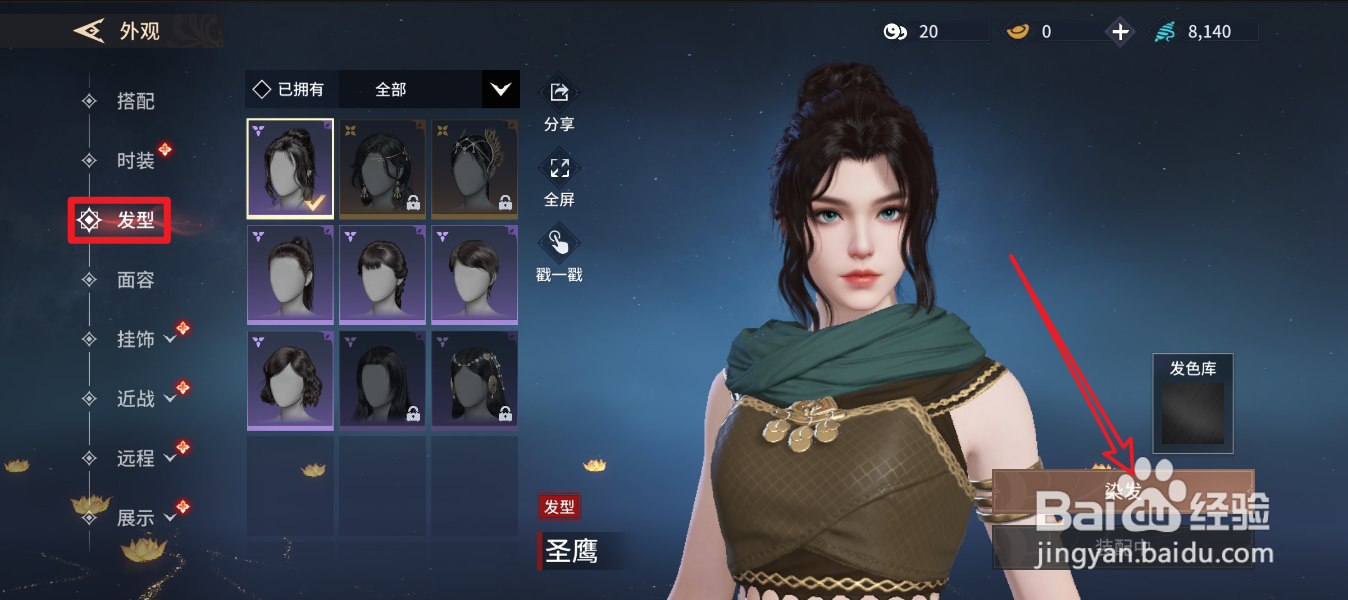Select the equipped hairstyle with checkmark
This screenshot has width=1348, height=600.
pyautogui.click(x=290, y=168)
